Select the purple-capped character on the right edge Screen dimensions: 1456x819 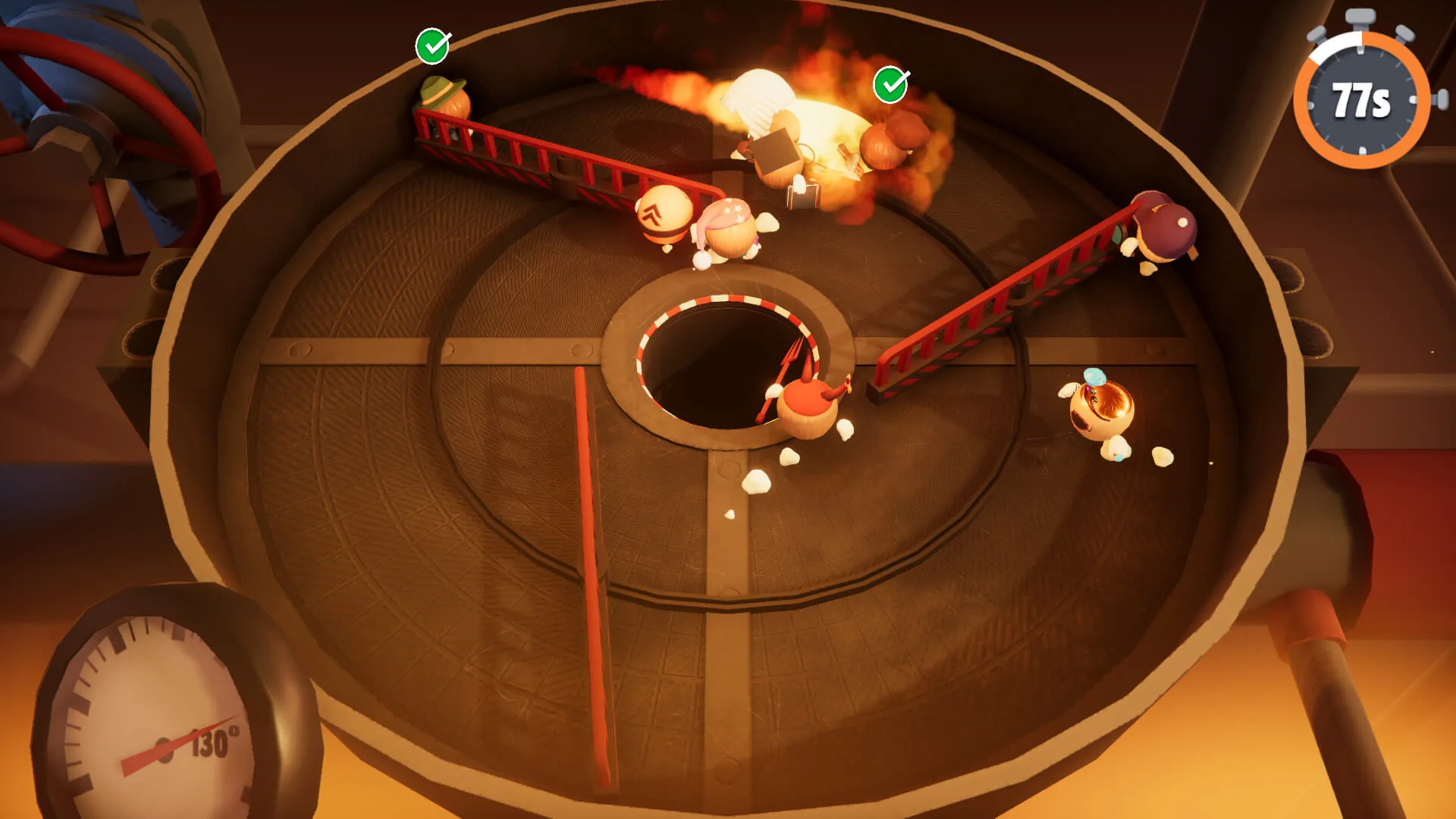click(1164, 227)
